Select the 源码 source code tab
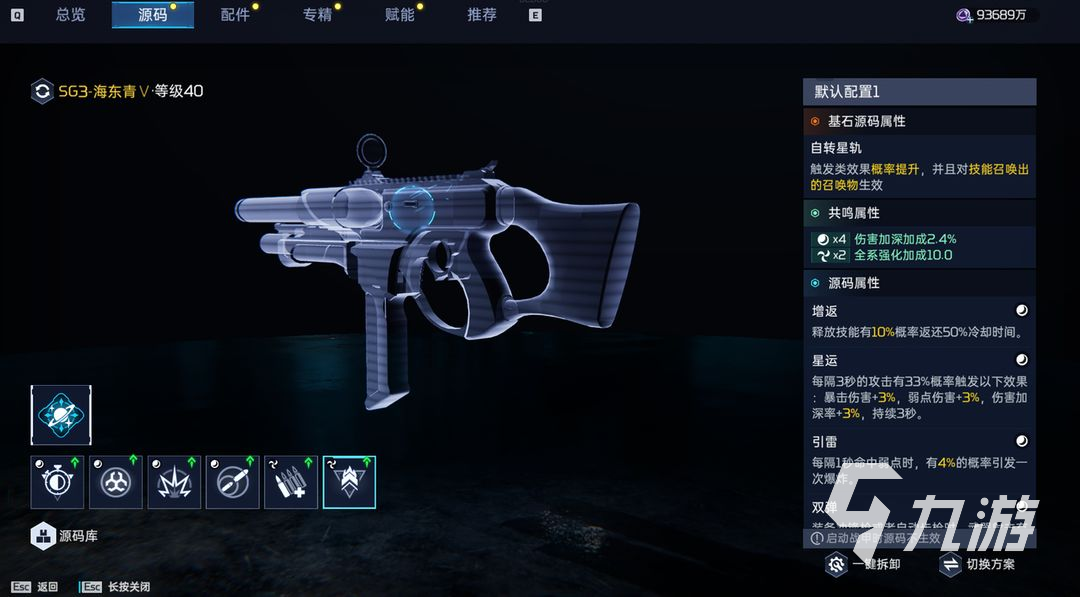Image resolution: width=1080 pixels, height=597 pixels. 152,15
